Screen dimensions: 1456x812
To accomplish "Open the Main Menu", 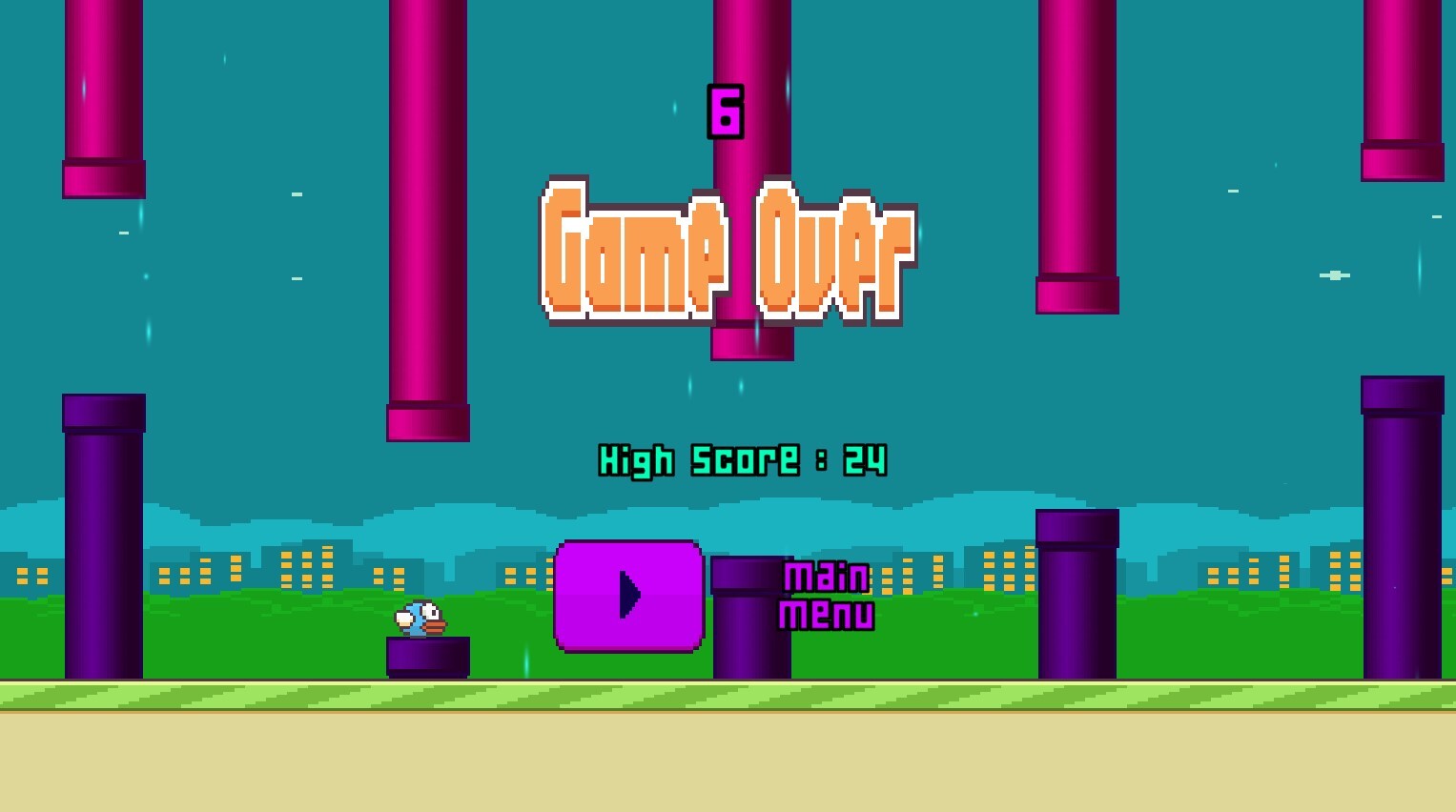I will click(826, 594).
